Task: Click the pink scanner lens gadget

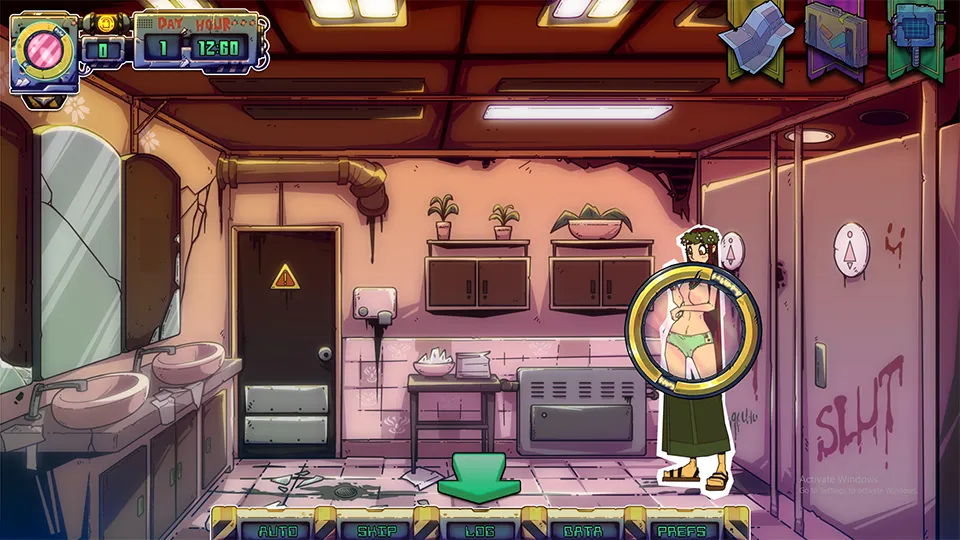Action: point(41,48)
